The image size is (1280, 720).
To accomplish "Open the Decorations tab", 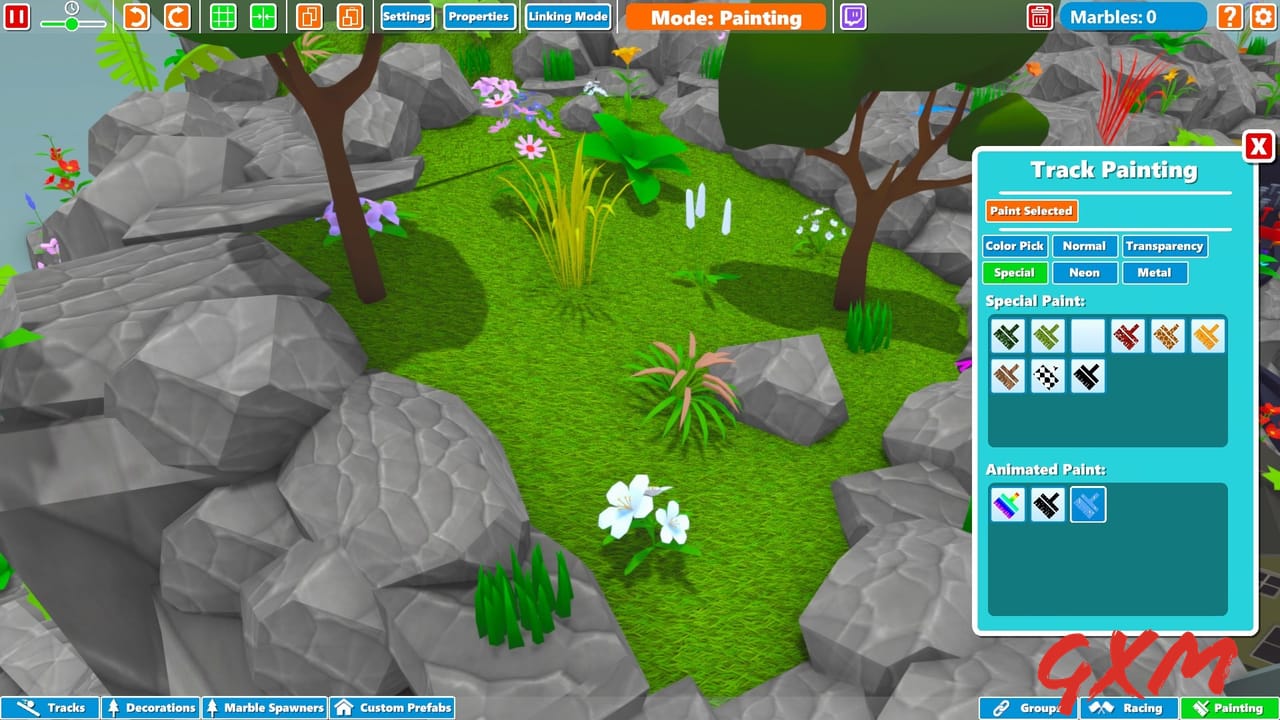I will pyautogui.click(x=150, y=707).
